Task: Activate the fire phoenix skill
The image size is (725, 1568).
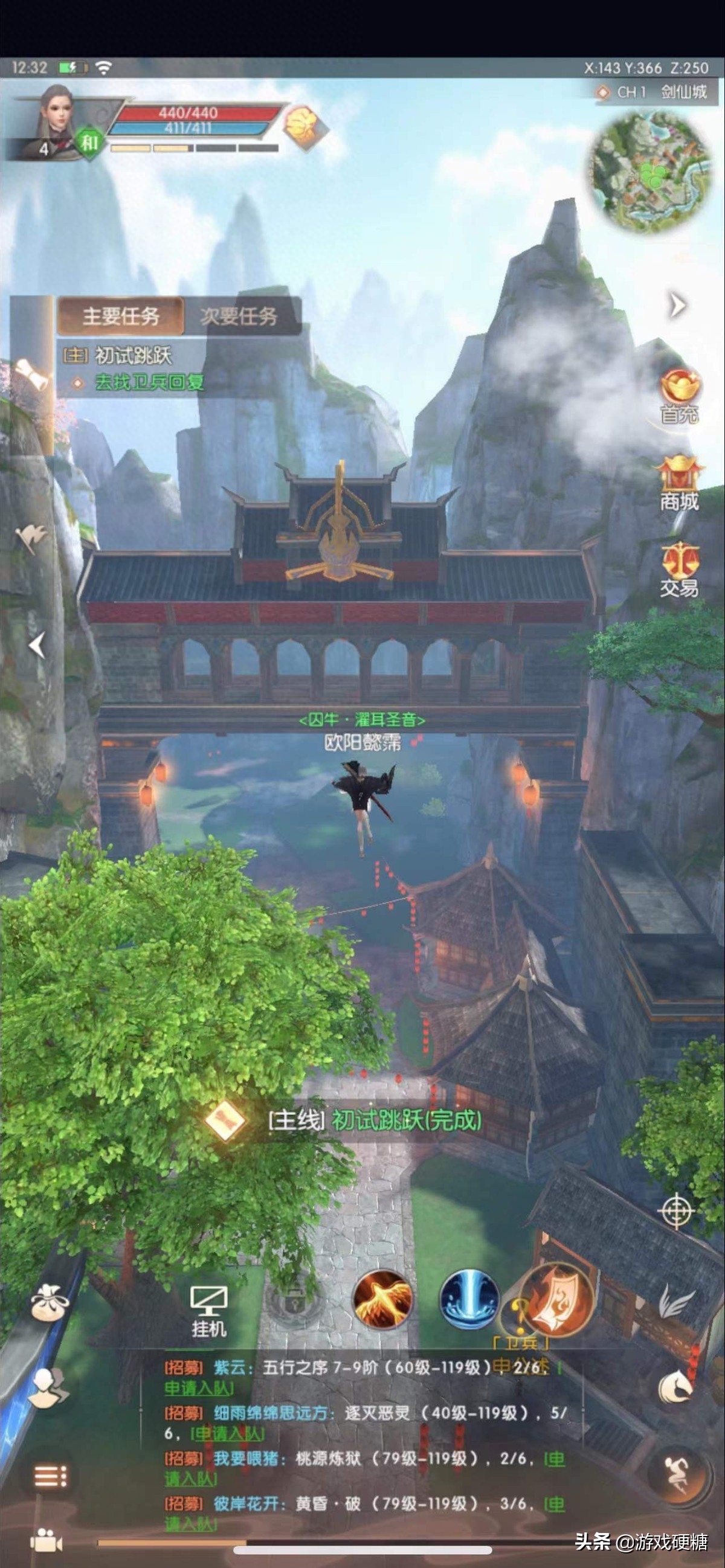Action: click(x=382, y=1300)
